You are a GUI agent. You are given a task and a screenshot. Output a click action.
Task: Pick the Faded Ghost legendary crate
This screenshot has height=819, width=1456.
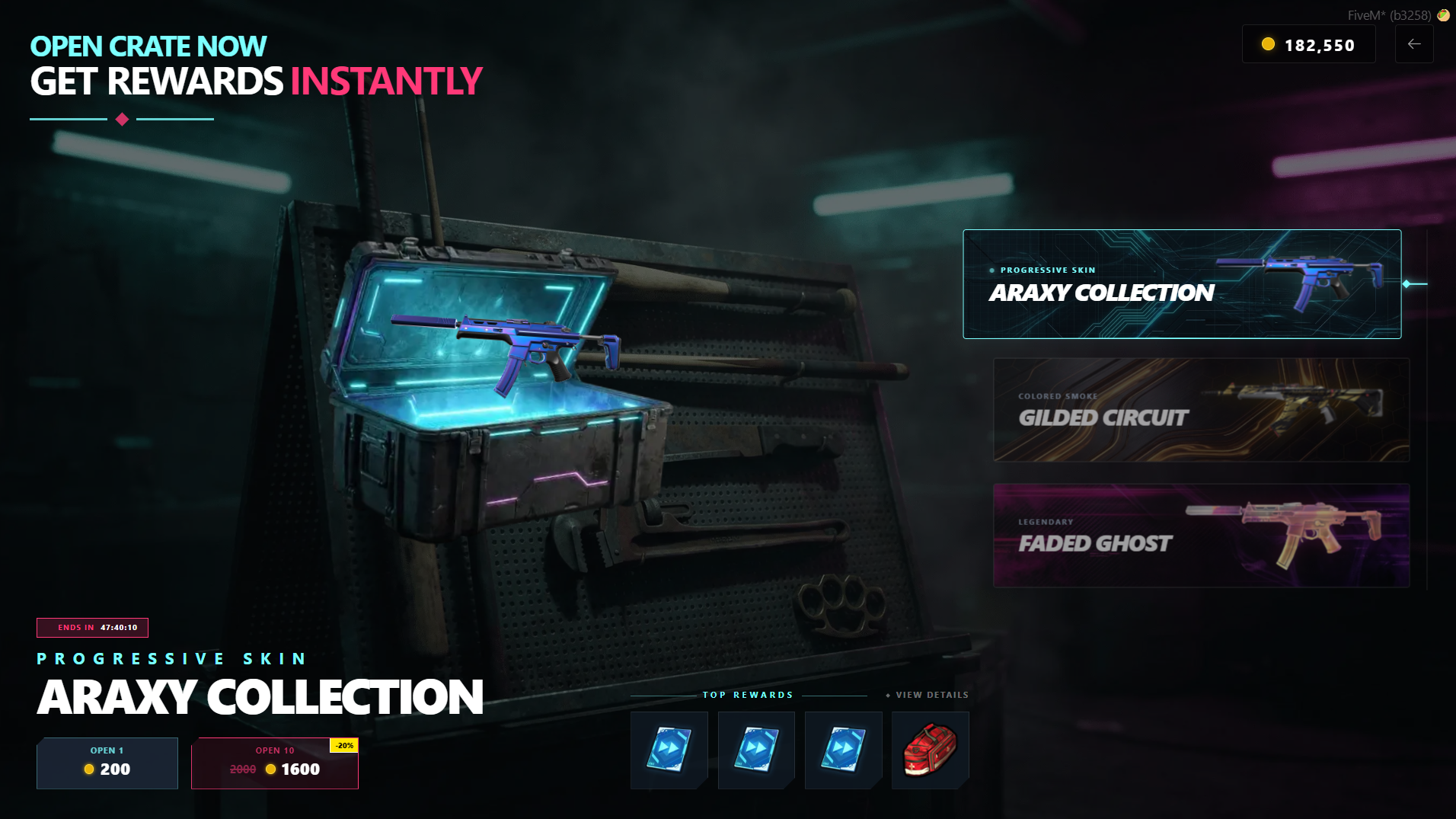(1201, 536)
